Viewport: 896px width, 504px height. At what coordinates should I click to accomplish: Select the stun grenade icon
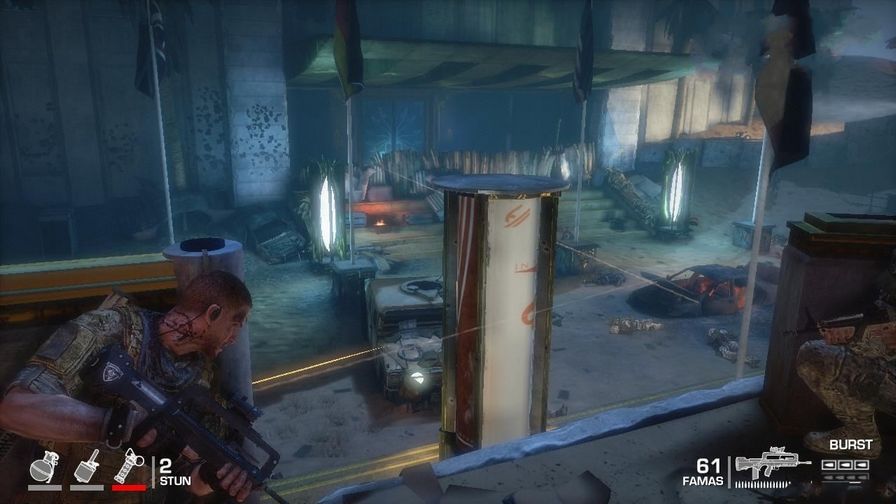pyautogui.click(x=129, y=466)
